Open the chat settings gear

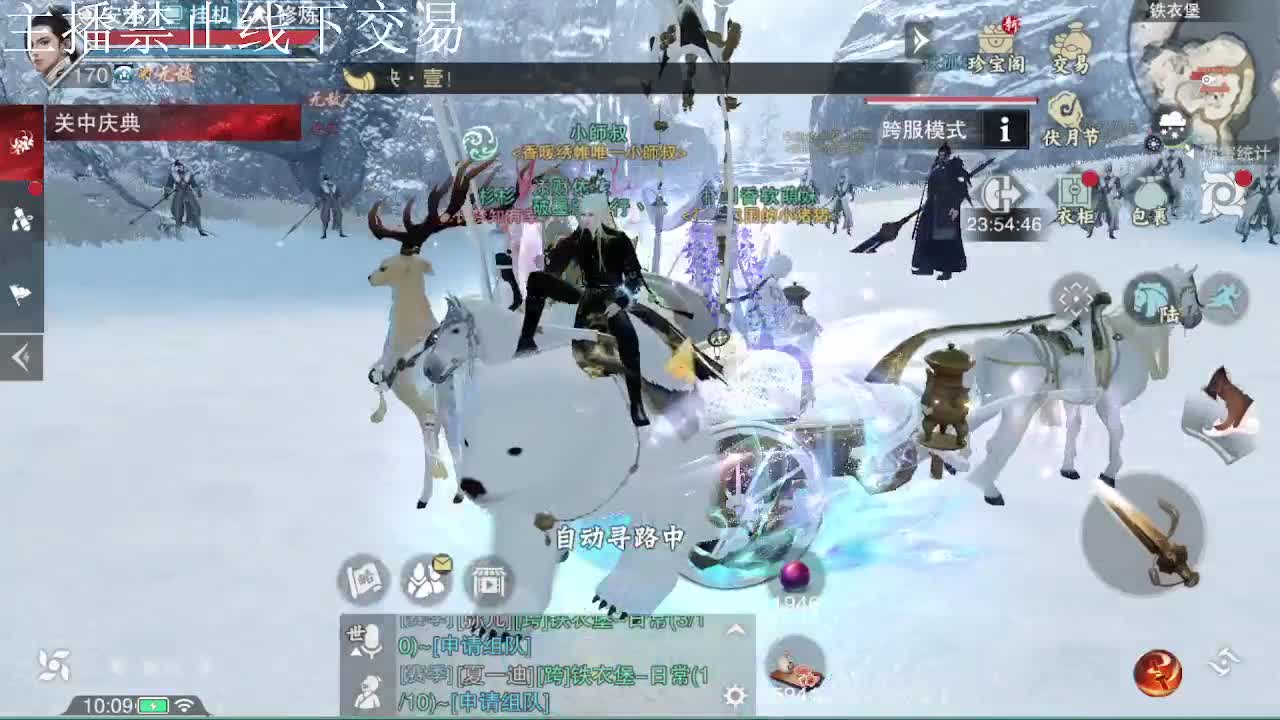(735, 696)
